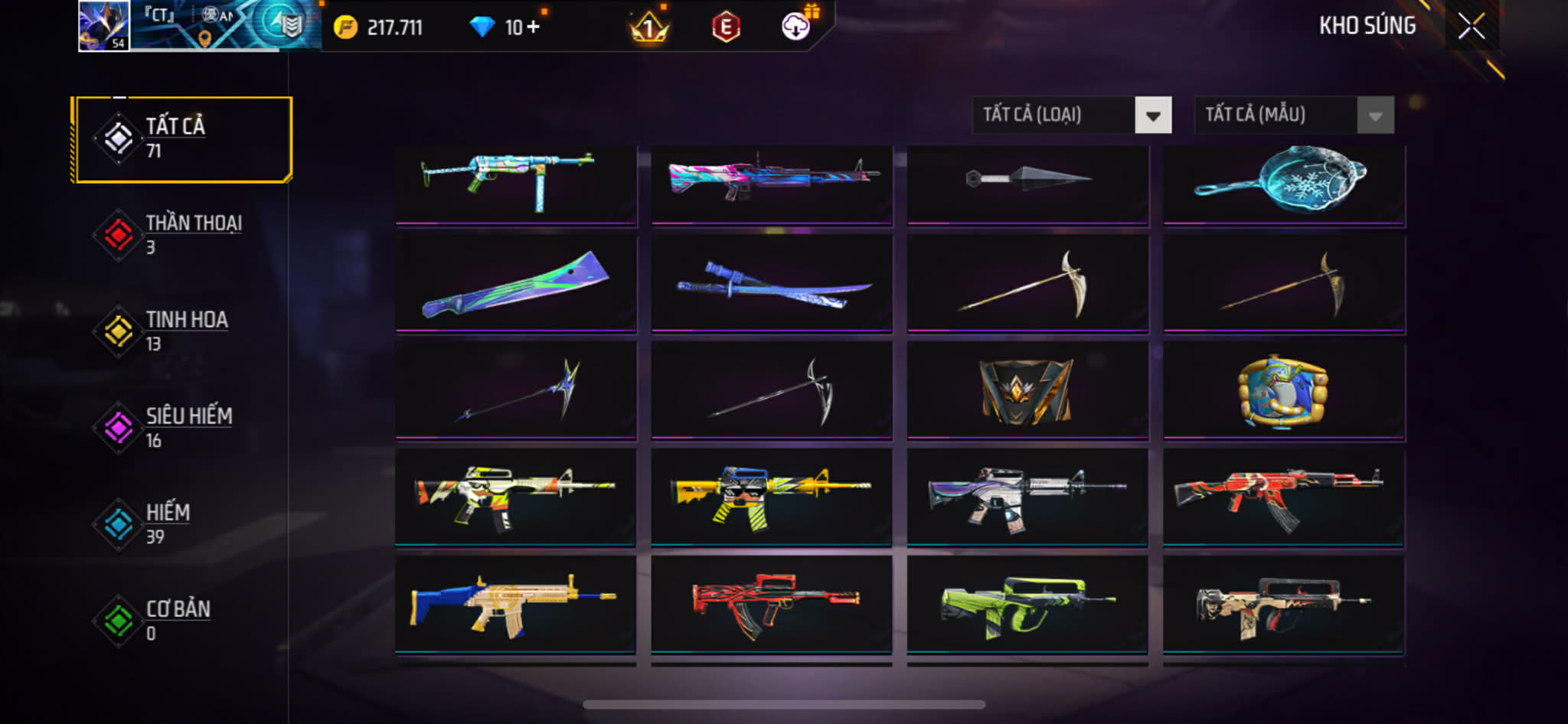Choose the green and purple machete skin
Screen dimensions: 1568x724
(515, 284)
